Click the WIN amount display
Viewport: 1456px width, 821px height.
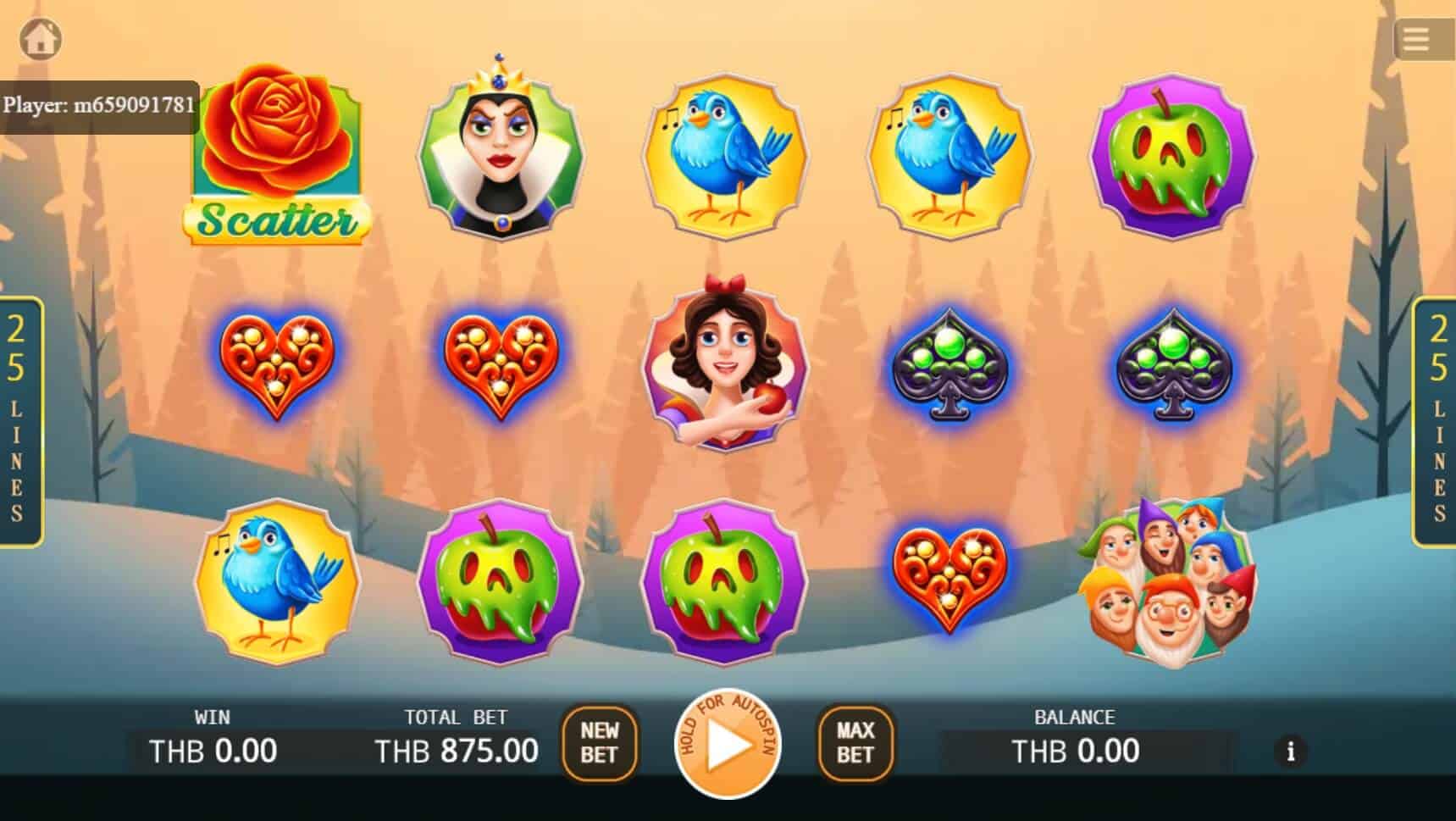(213, 749)
